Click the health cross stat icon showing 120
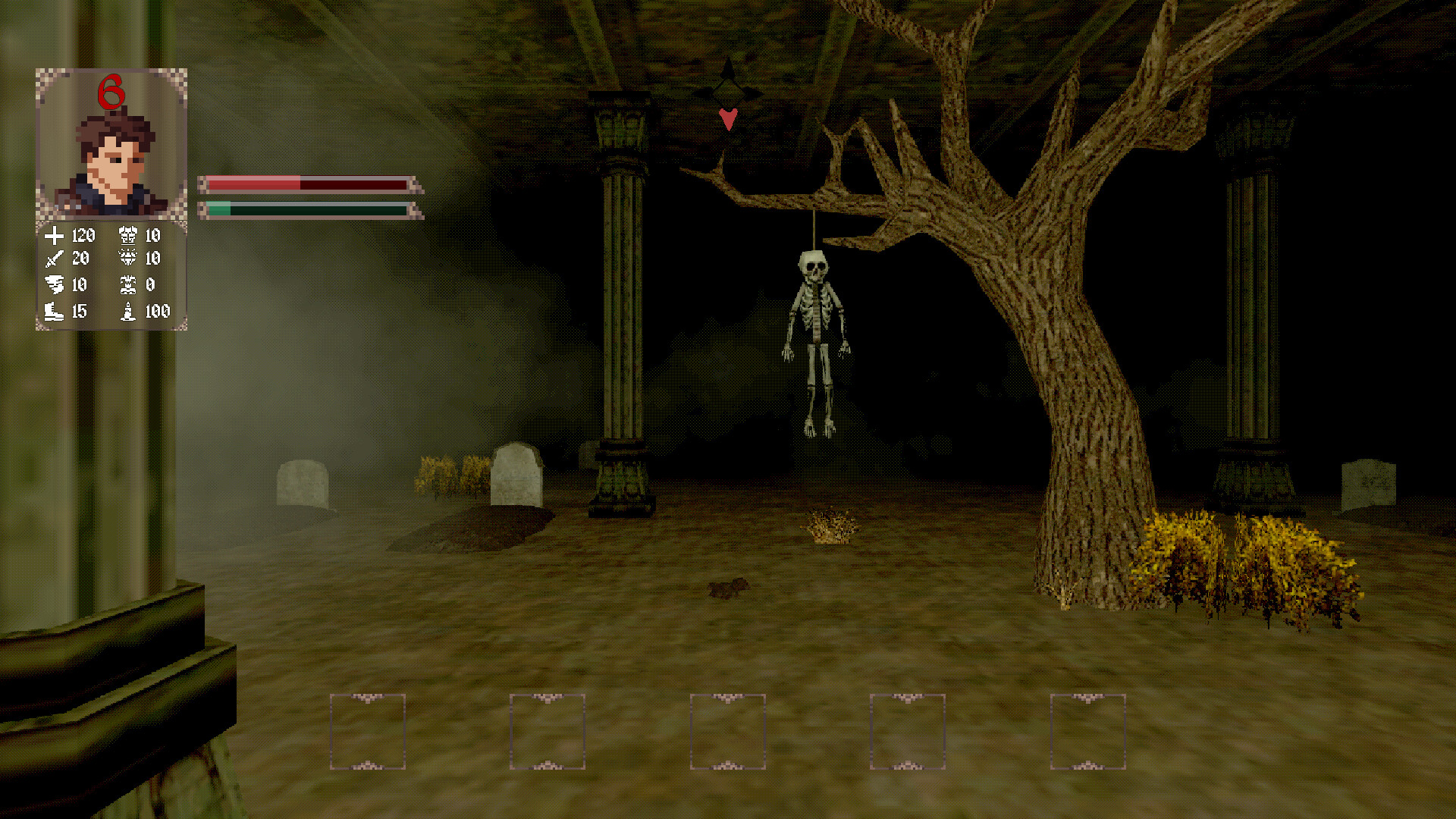 54,235
